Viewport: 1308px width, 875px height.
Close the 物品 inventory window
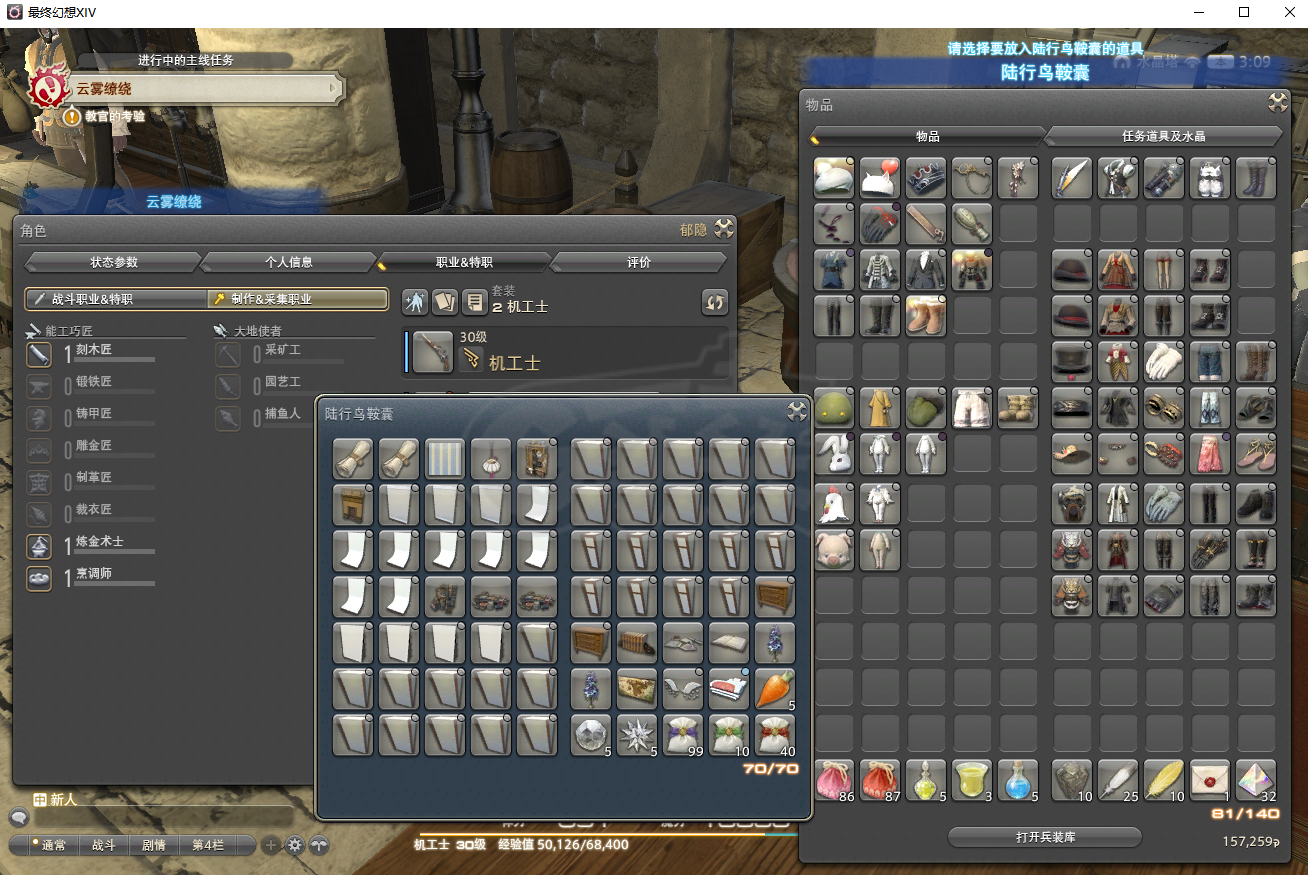[1277, 103]
